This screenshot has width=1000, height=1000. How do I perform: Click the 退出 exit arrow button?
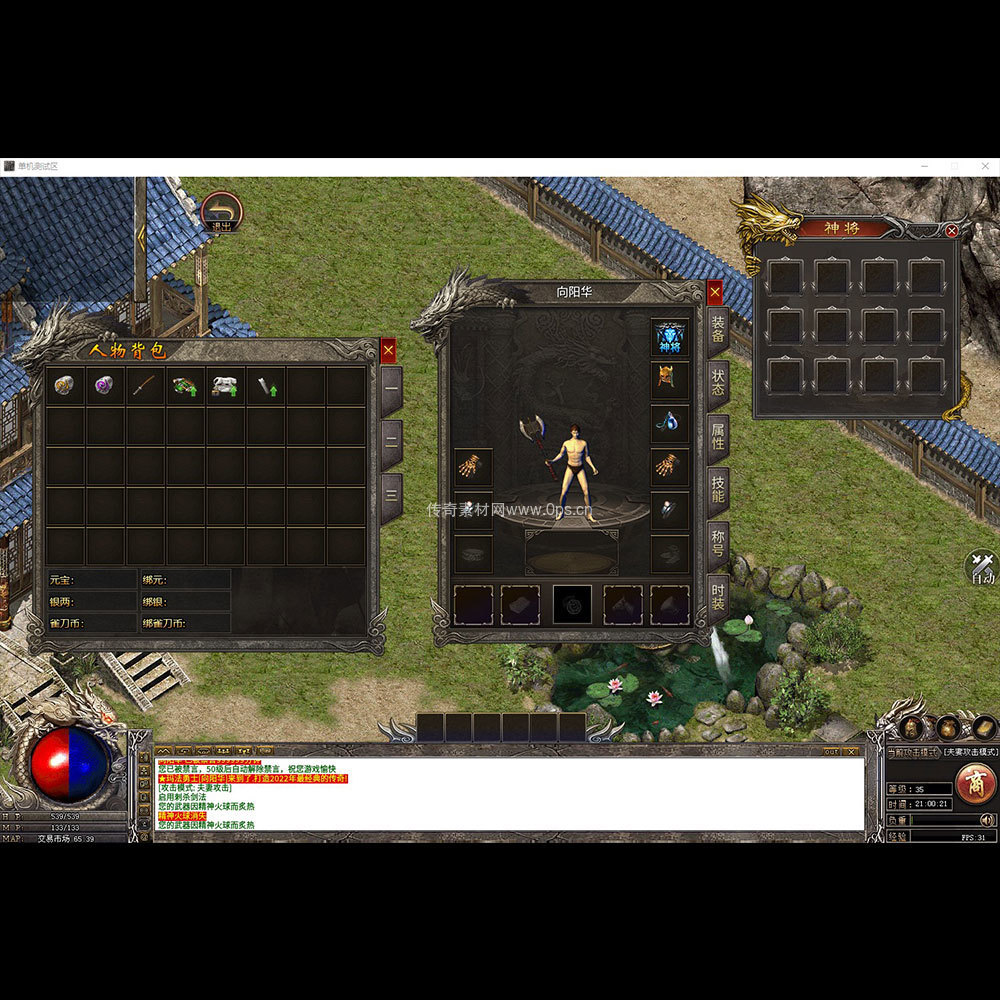(221, 213)
